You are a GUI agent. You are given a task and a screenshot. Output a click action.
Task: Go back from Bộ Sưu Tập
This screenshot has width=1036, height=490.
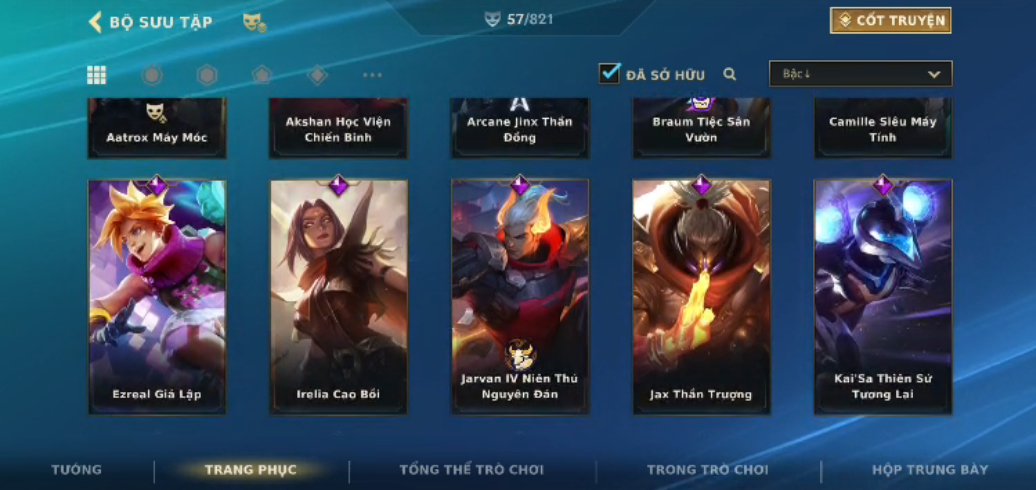pyautogui.click(x=96, y=22)
